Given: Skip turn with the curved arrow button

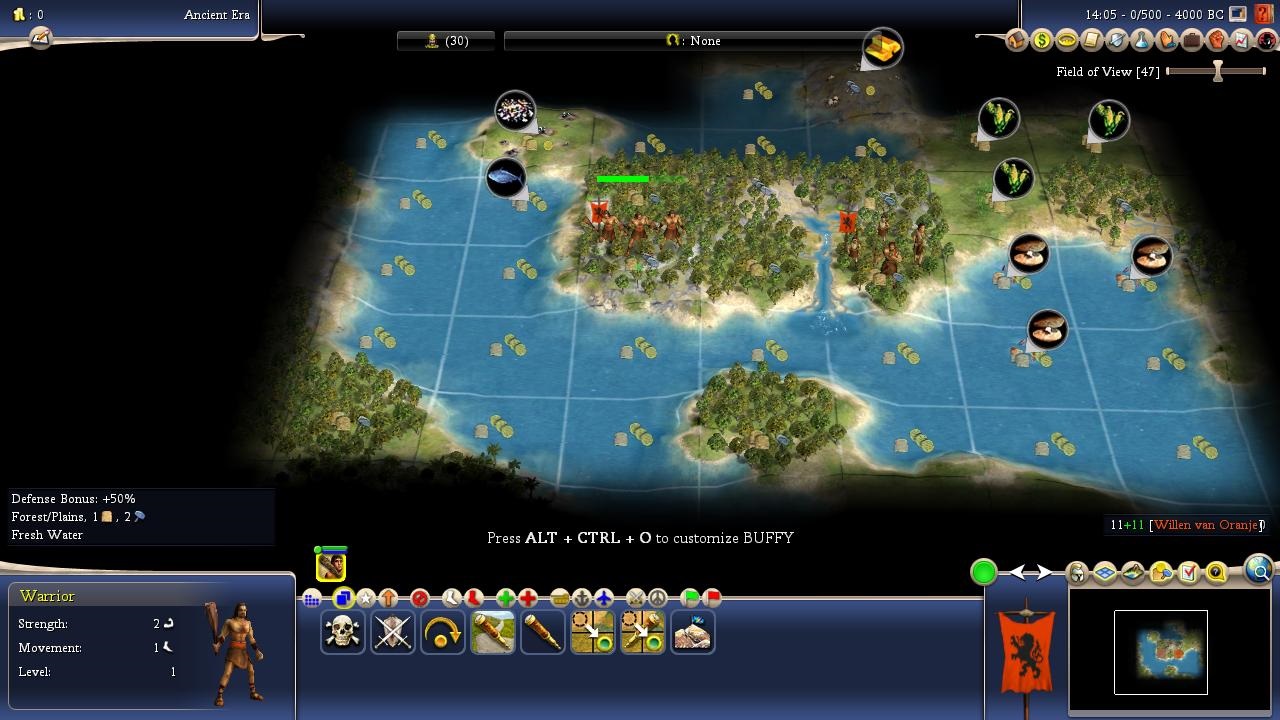Looking at the screenshot, I should coord(442,632).
